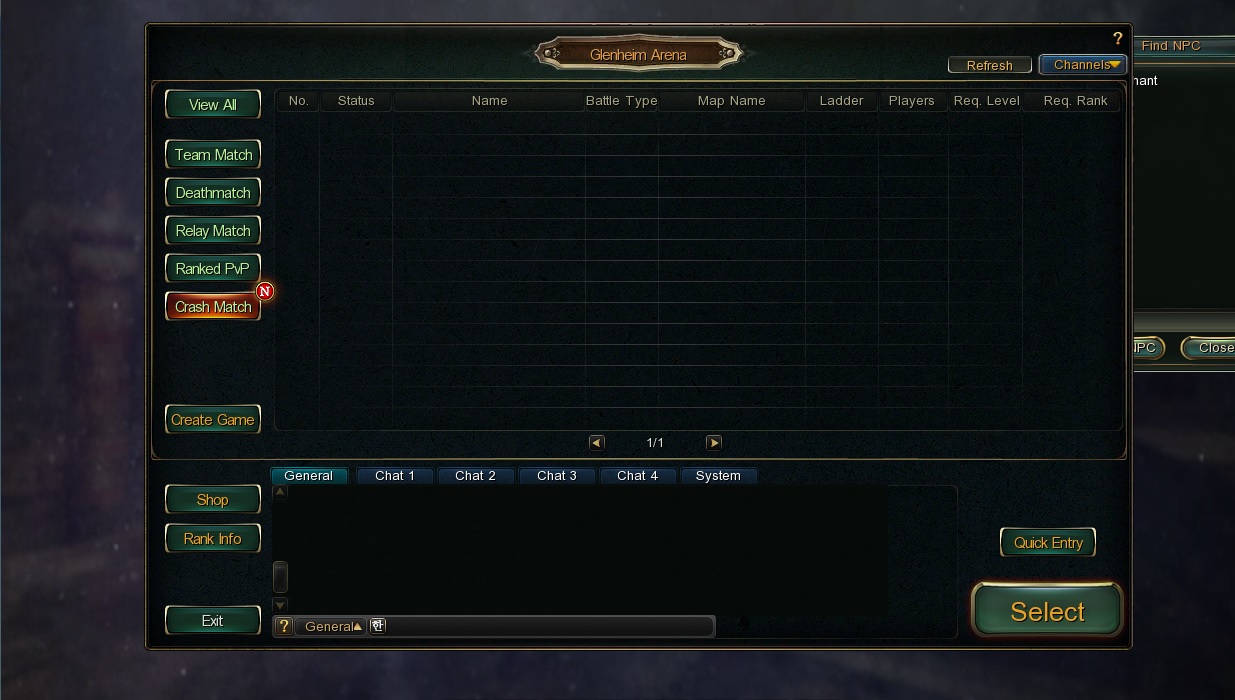Screen dimensions: 1235x700
Task: Pick the Crash Match mode
Action: coord(212,306)
